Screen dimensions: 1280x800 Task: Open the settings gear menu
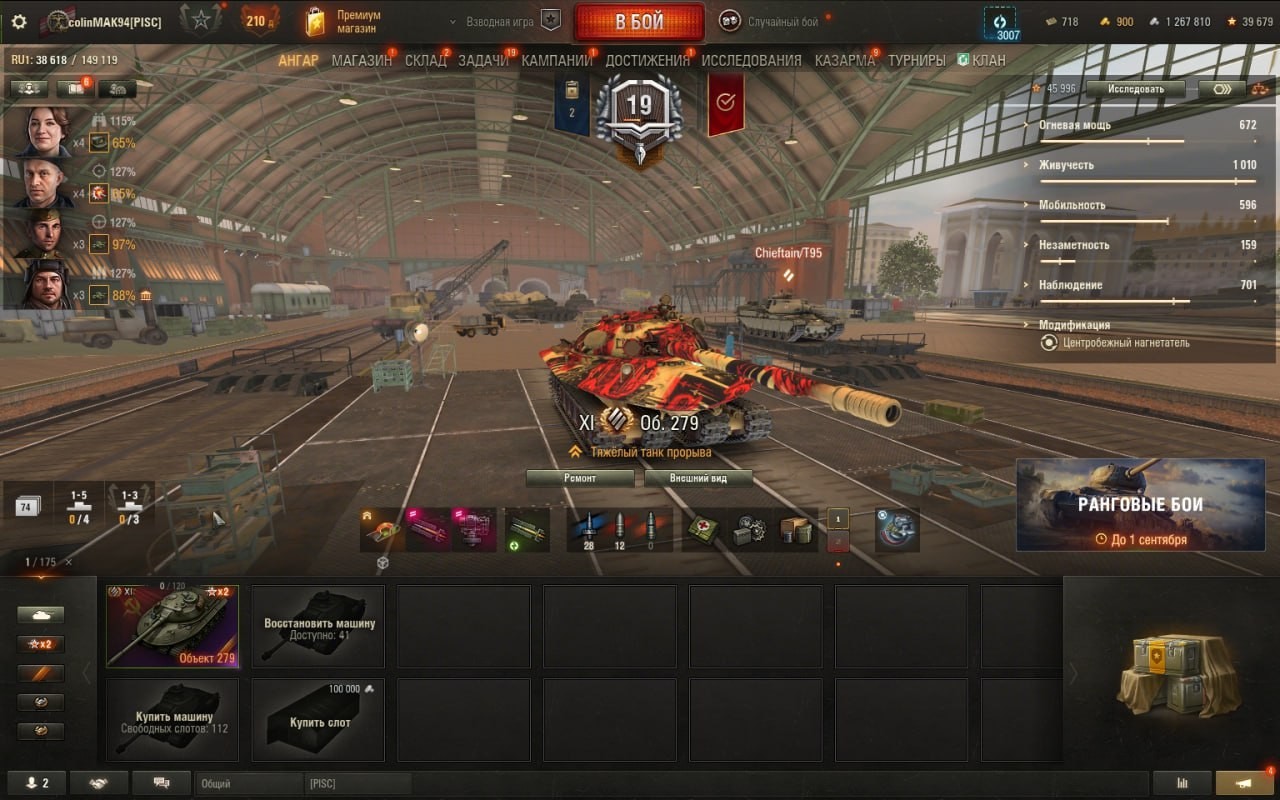coord(19,21)
